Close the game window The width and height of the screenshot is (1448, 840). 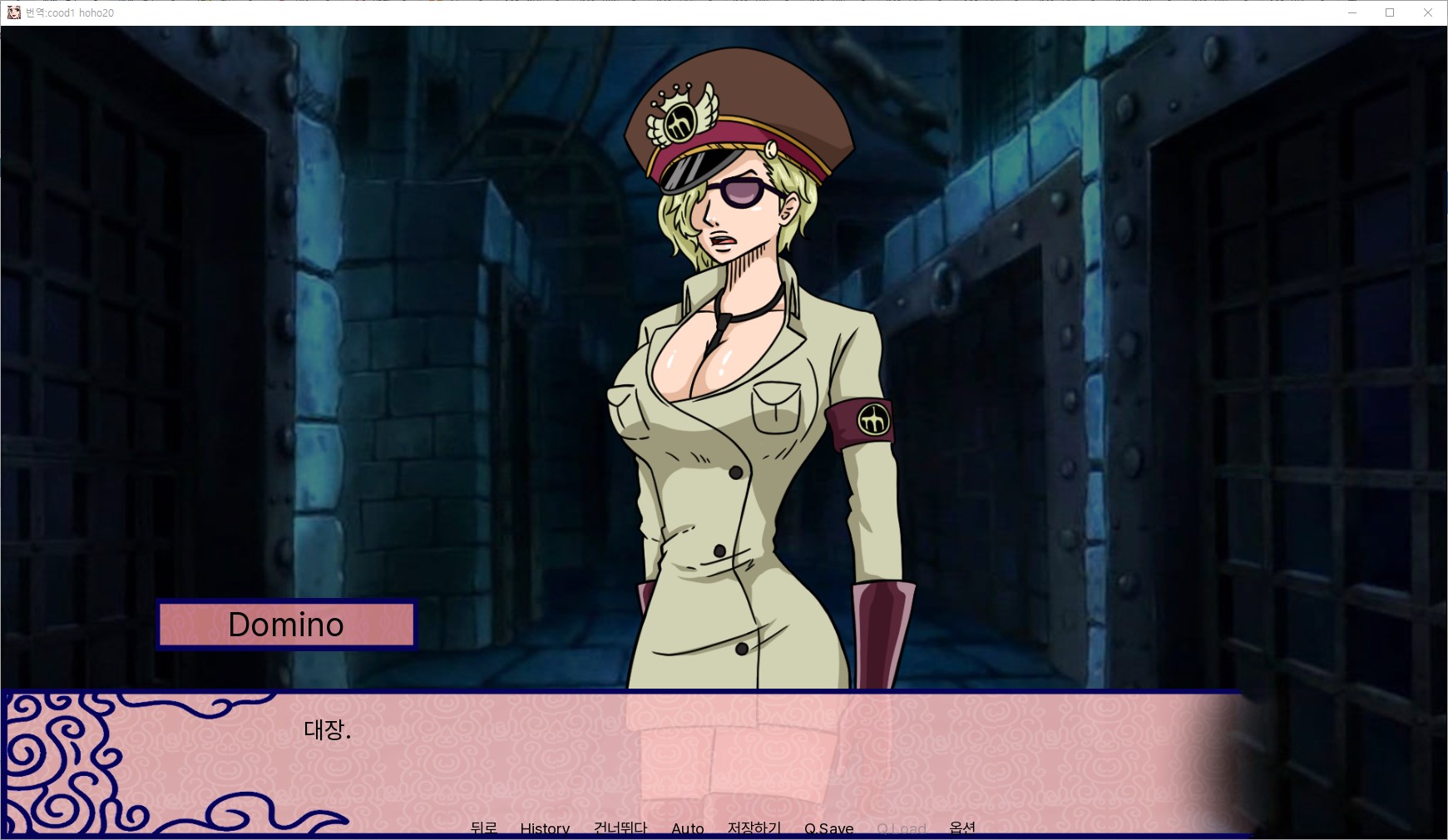tap(1428, 12)
